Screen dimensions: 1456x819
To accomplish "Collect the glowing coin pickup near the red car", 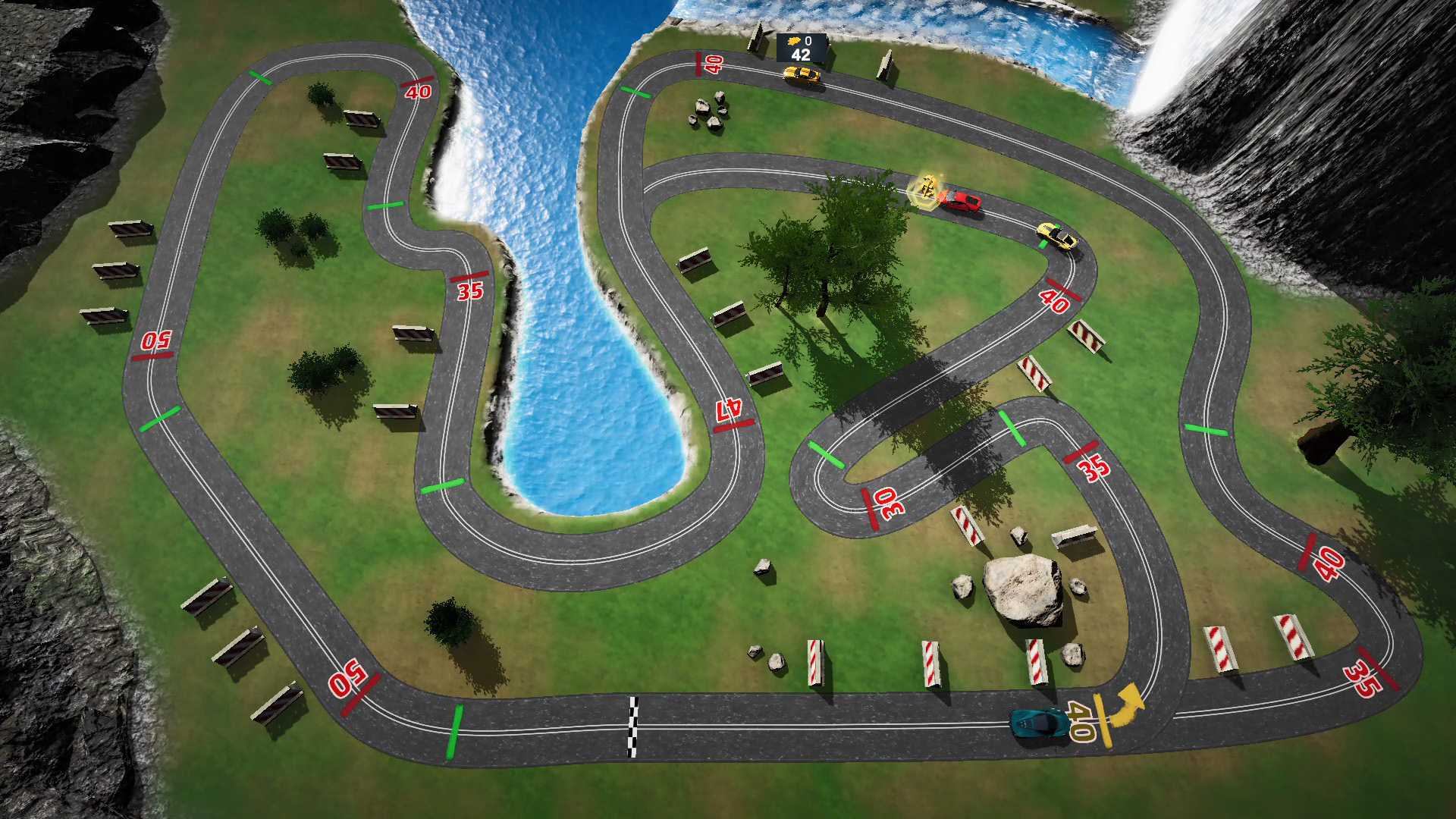I will [927, 190].
